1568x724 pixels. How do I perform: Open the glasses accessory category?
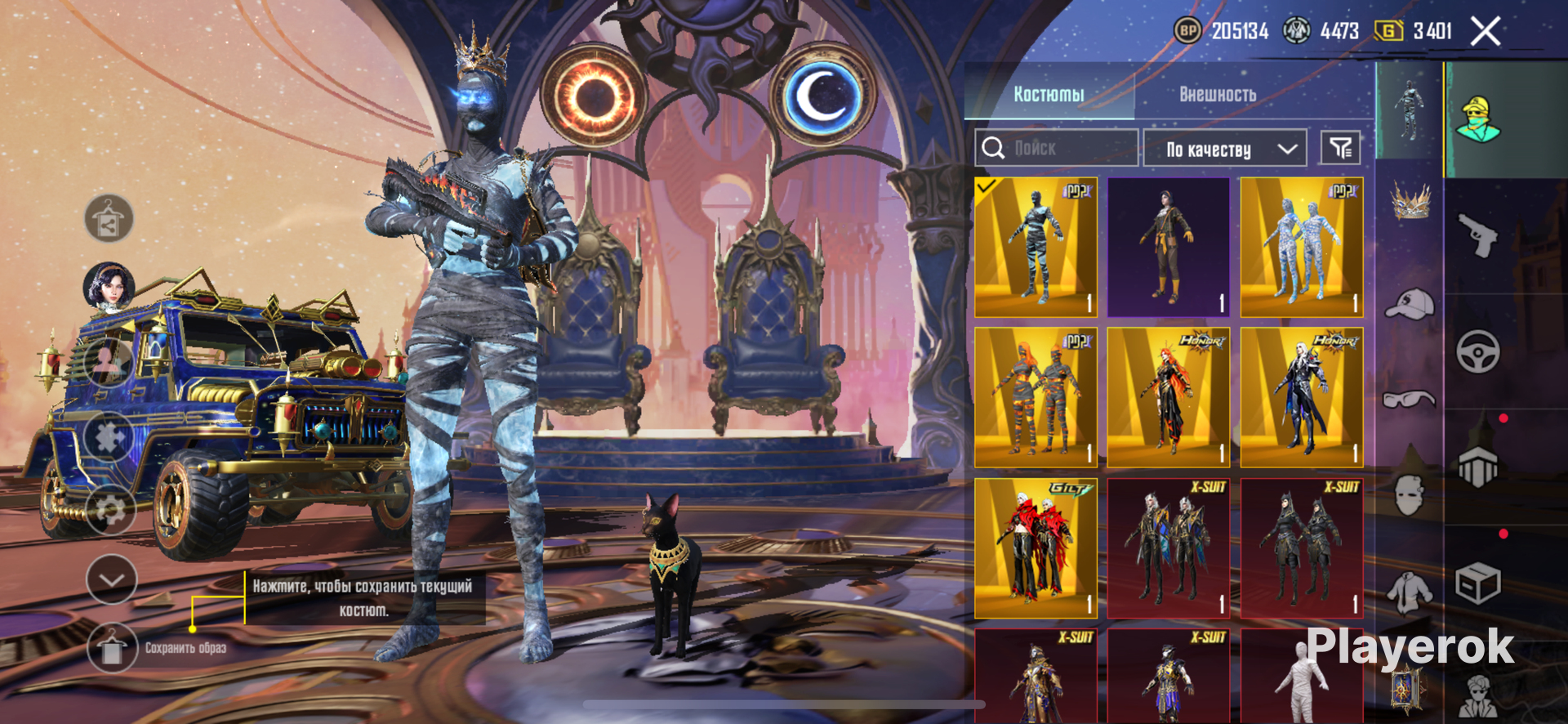click(1410, 399)
